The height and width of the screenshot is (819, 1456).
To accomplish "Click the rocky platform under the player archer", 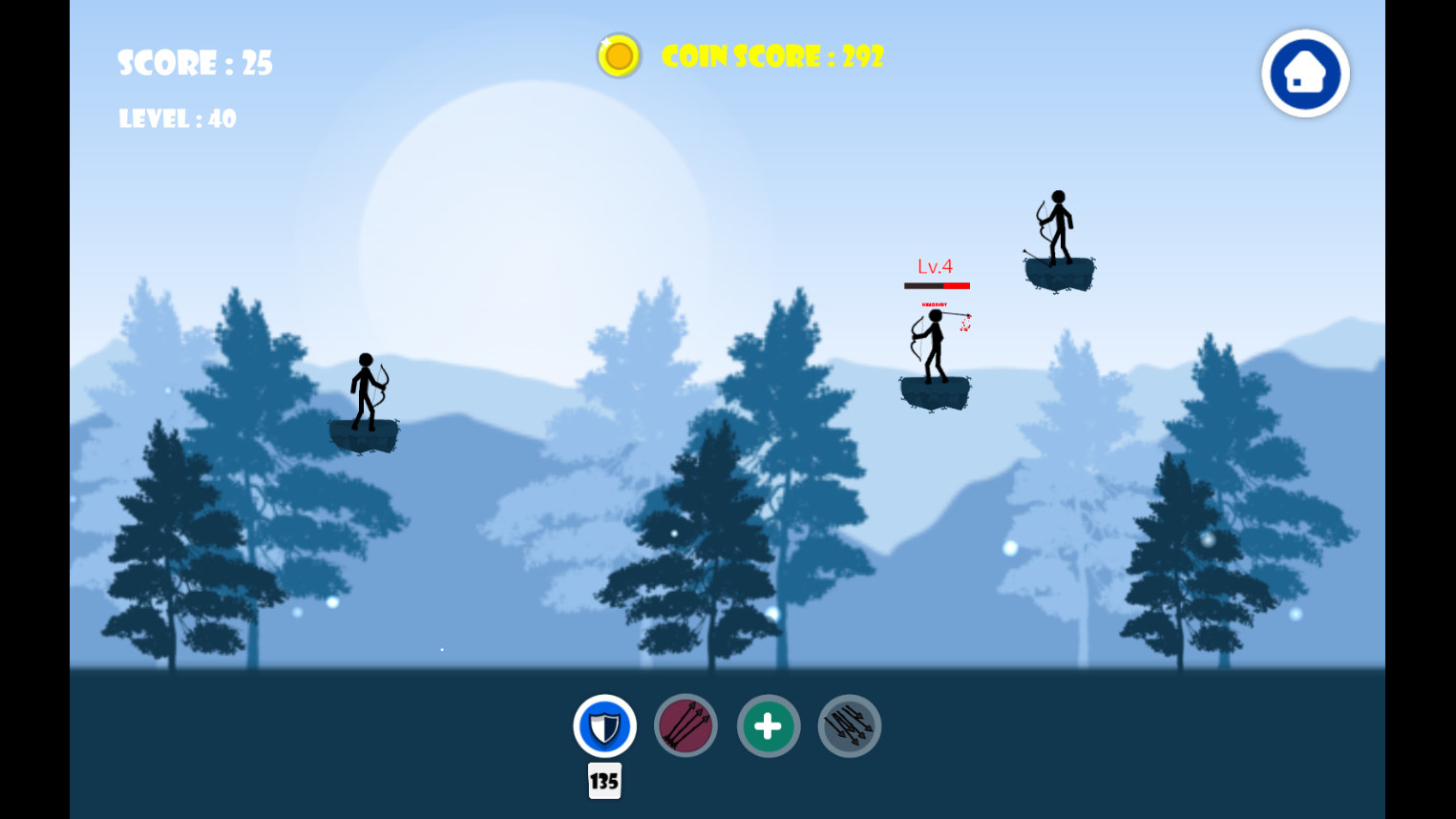I will (935, 391).
